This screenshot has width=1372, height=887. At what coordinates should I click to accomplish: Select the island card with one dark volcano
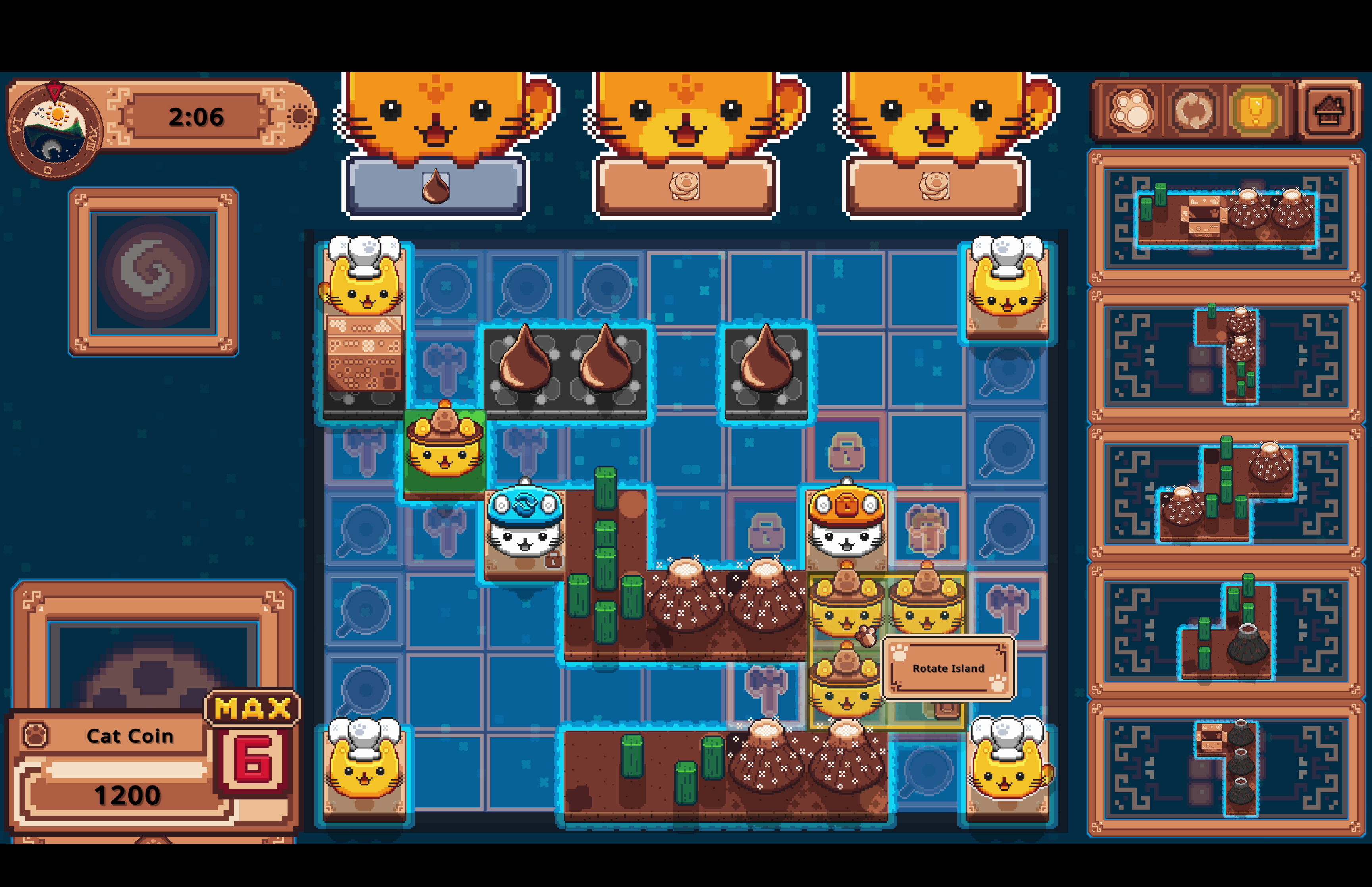(x=1225, y=631)
